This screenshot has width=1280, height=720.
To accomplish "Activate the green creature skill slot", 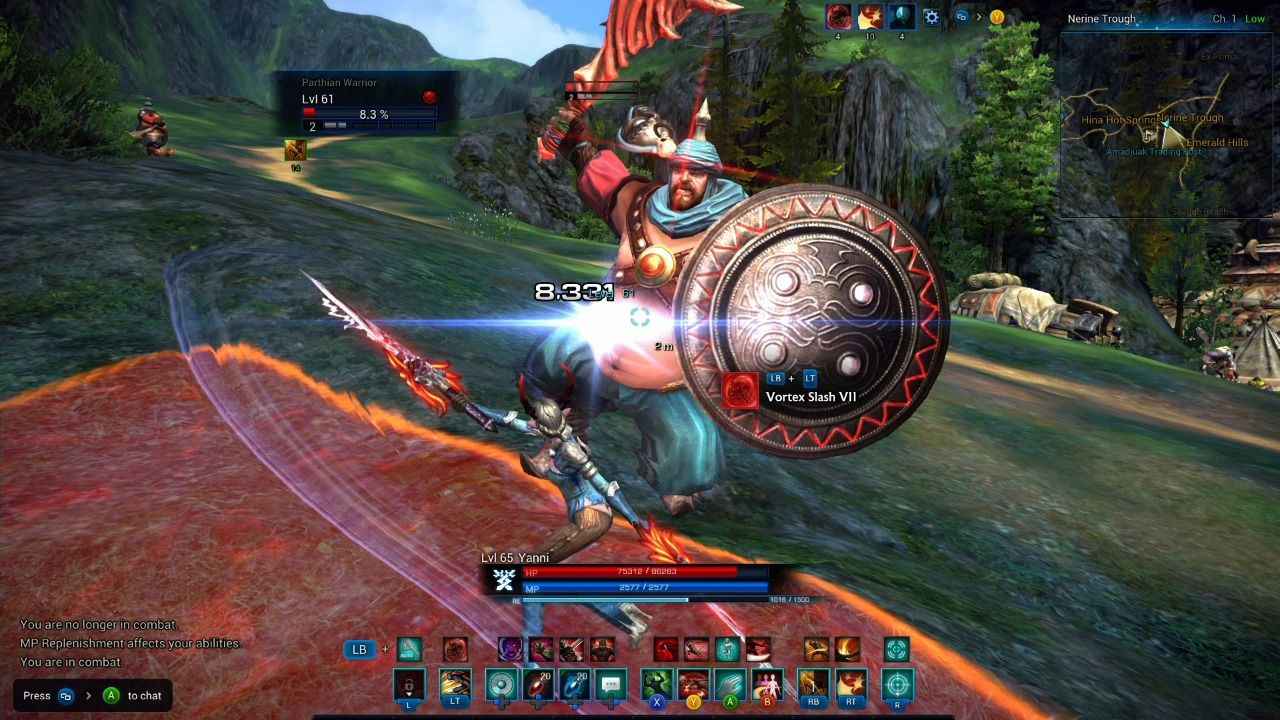I will [x=657, y=685].
